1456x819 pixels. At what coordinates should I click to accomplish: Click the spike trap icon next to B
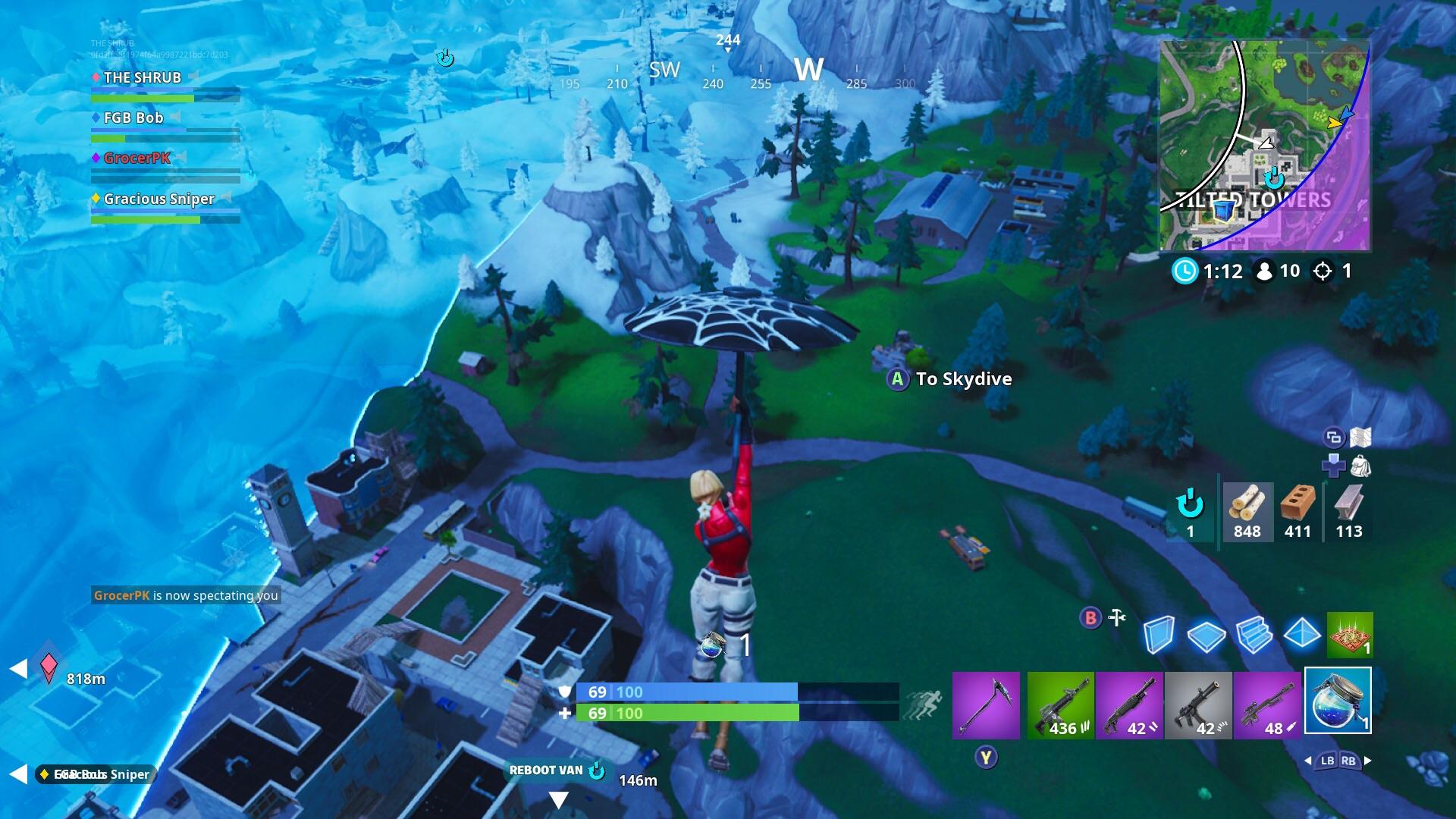click(x=1116, y=617)
